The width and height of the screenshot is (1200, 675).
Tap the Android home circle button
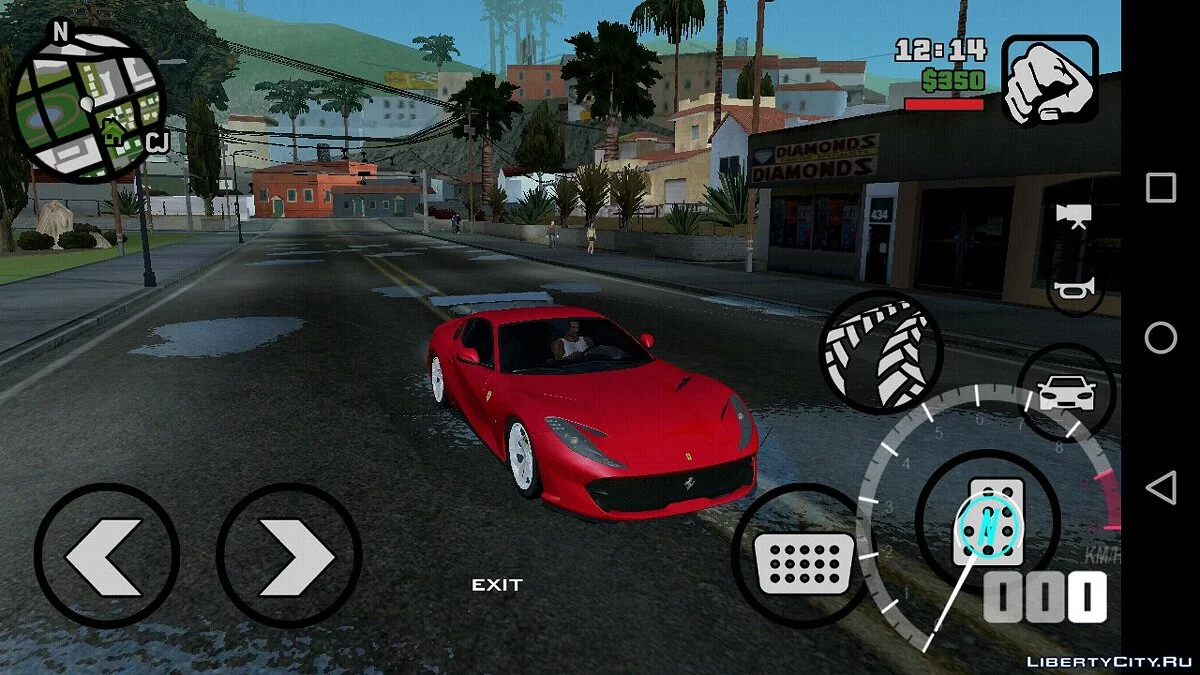(x=1161, y=338)
